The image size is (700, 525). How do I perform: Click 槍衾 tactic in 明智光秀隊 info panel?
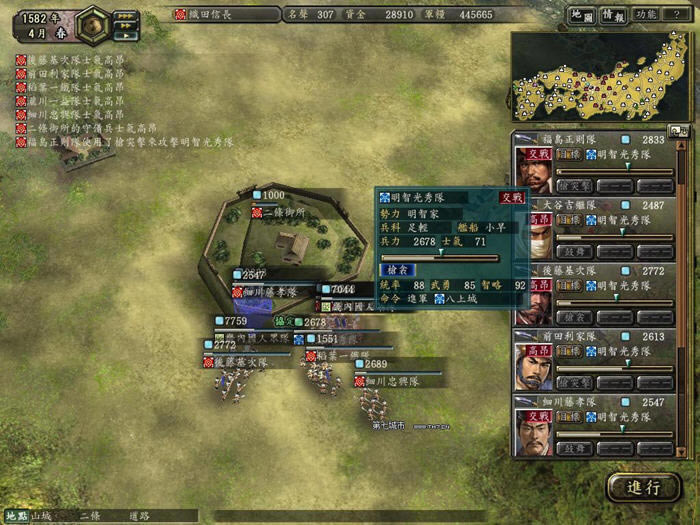[395, 269]
